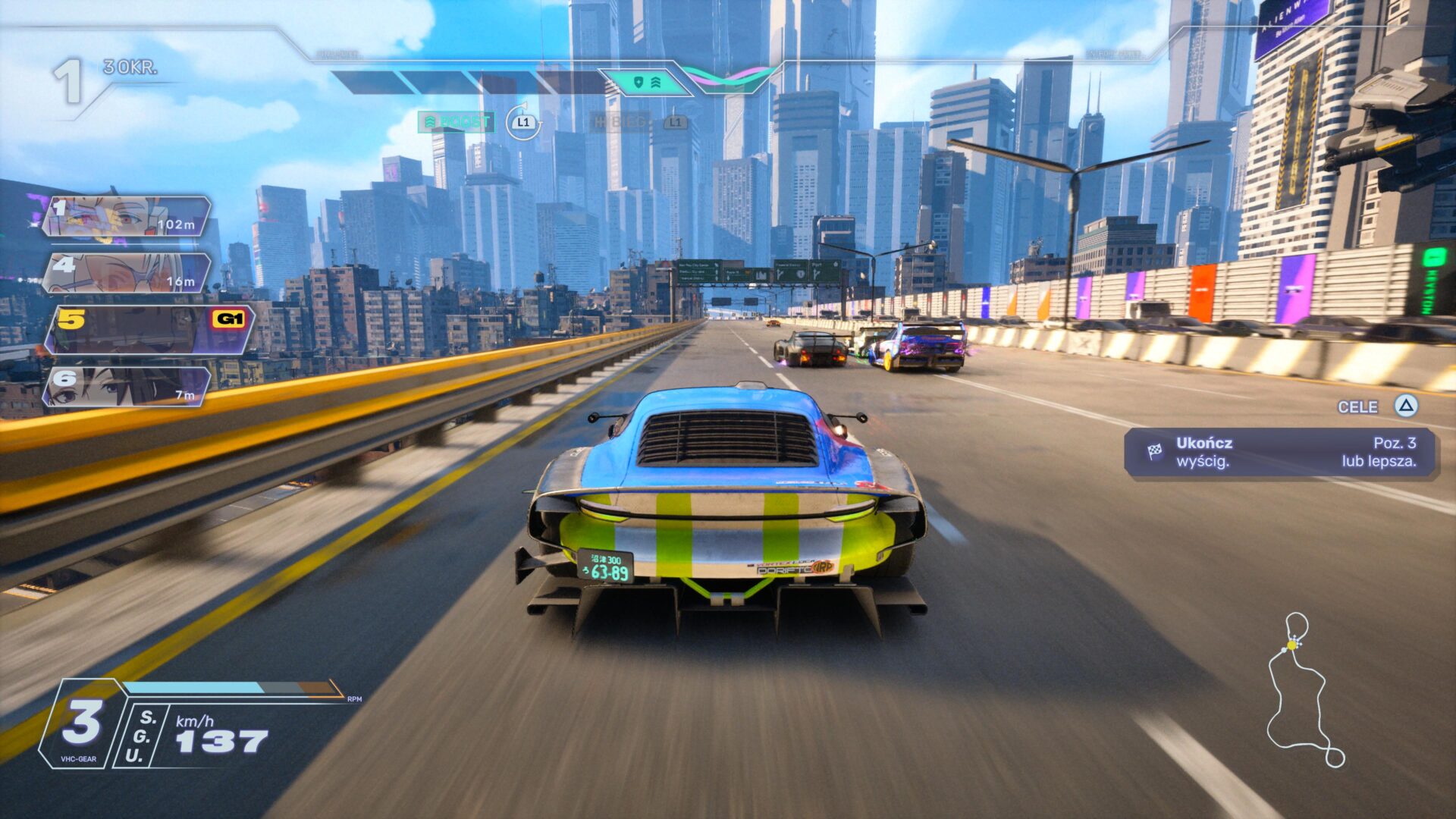This screenshot has height=819, width=1456.
Task: Click the player's fifth-place G1 card
Action: pos(149,329)
